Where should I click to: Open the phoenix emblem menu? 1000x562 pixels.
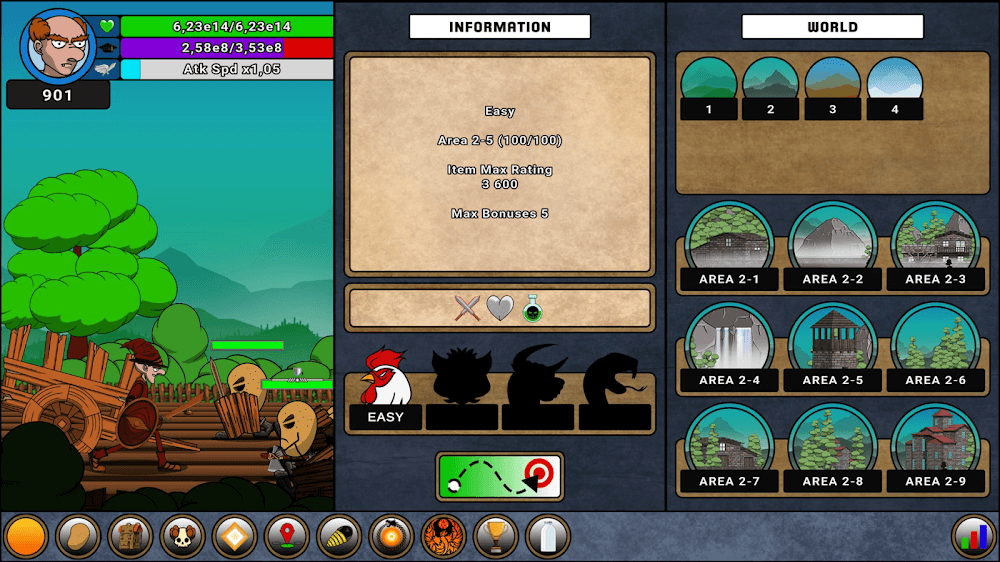(x=443, y=537)
